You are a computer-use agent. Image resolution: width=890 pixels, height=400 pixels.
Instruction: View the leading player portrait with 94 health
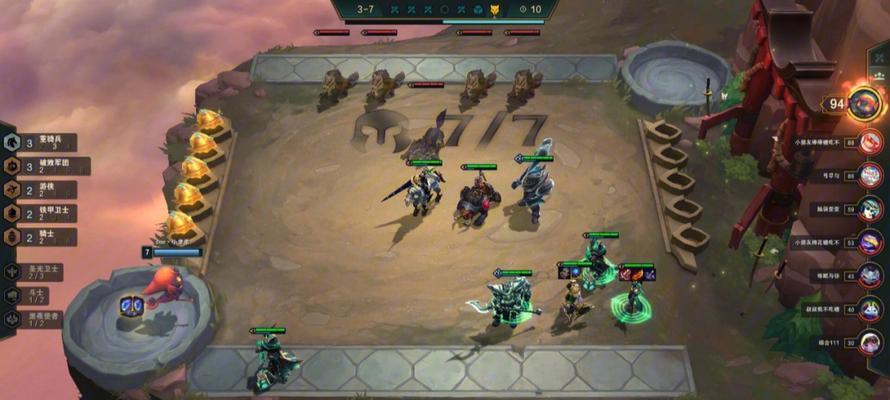(864, 102)
